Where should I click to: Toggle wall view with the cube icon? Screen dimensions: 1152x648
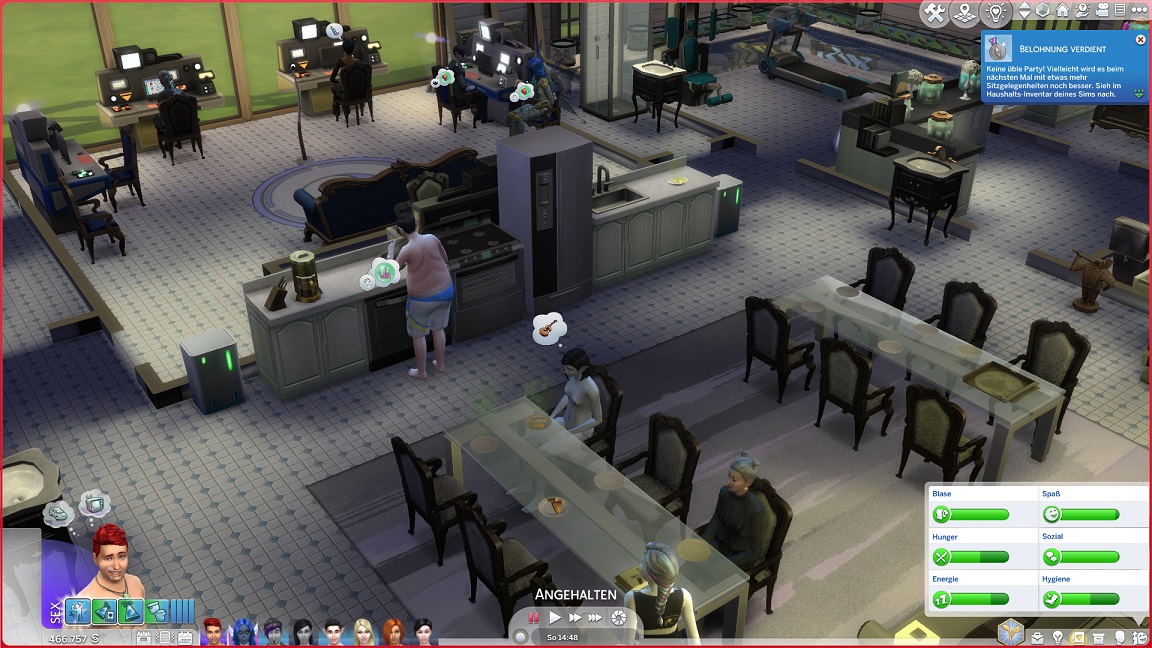click(1043, 12)
